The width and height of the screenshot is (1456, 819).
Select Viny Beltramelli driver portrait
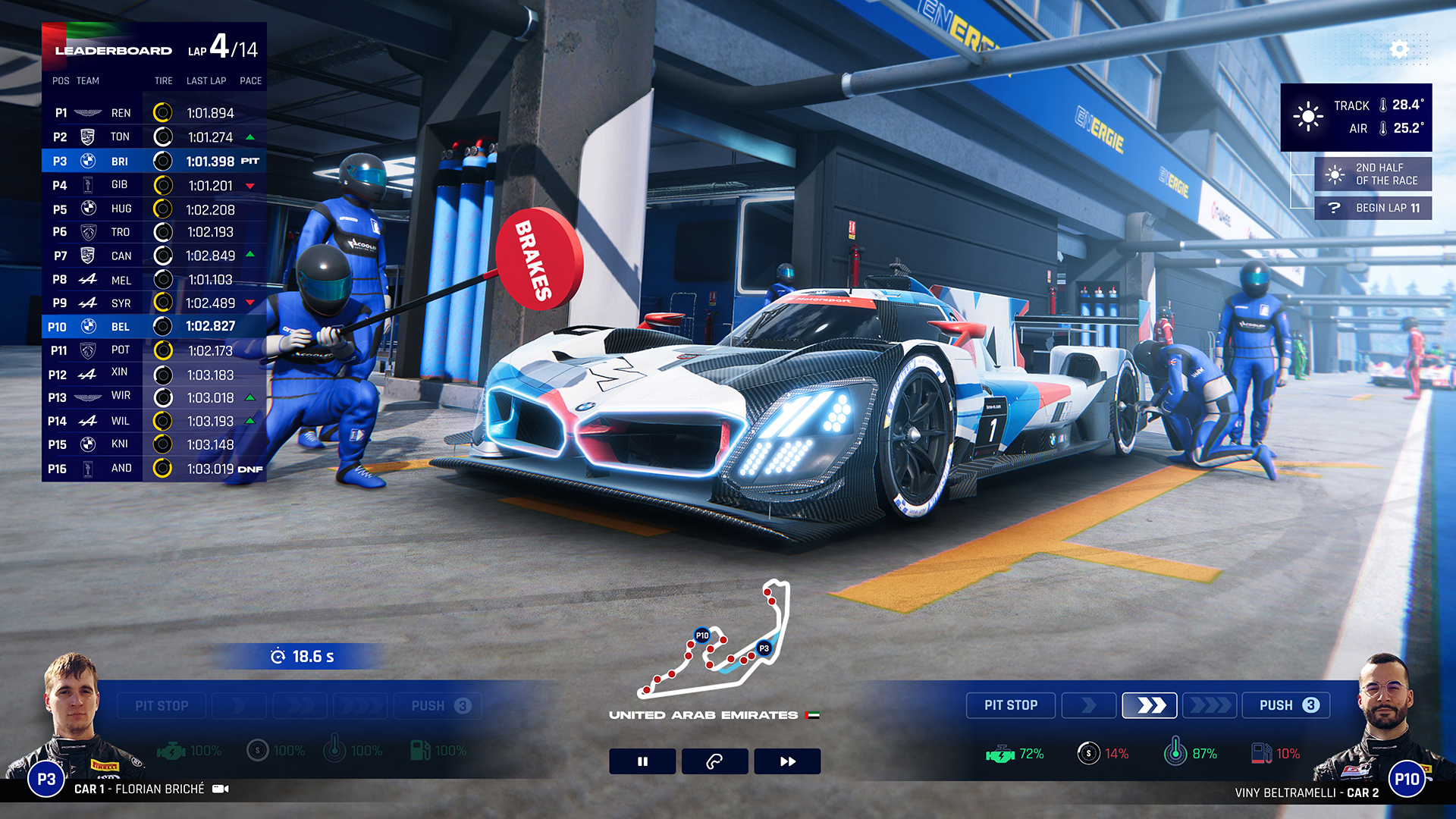pos(1384,720)
